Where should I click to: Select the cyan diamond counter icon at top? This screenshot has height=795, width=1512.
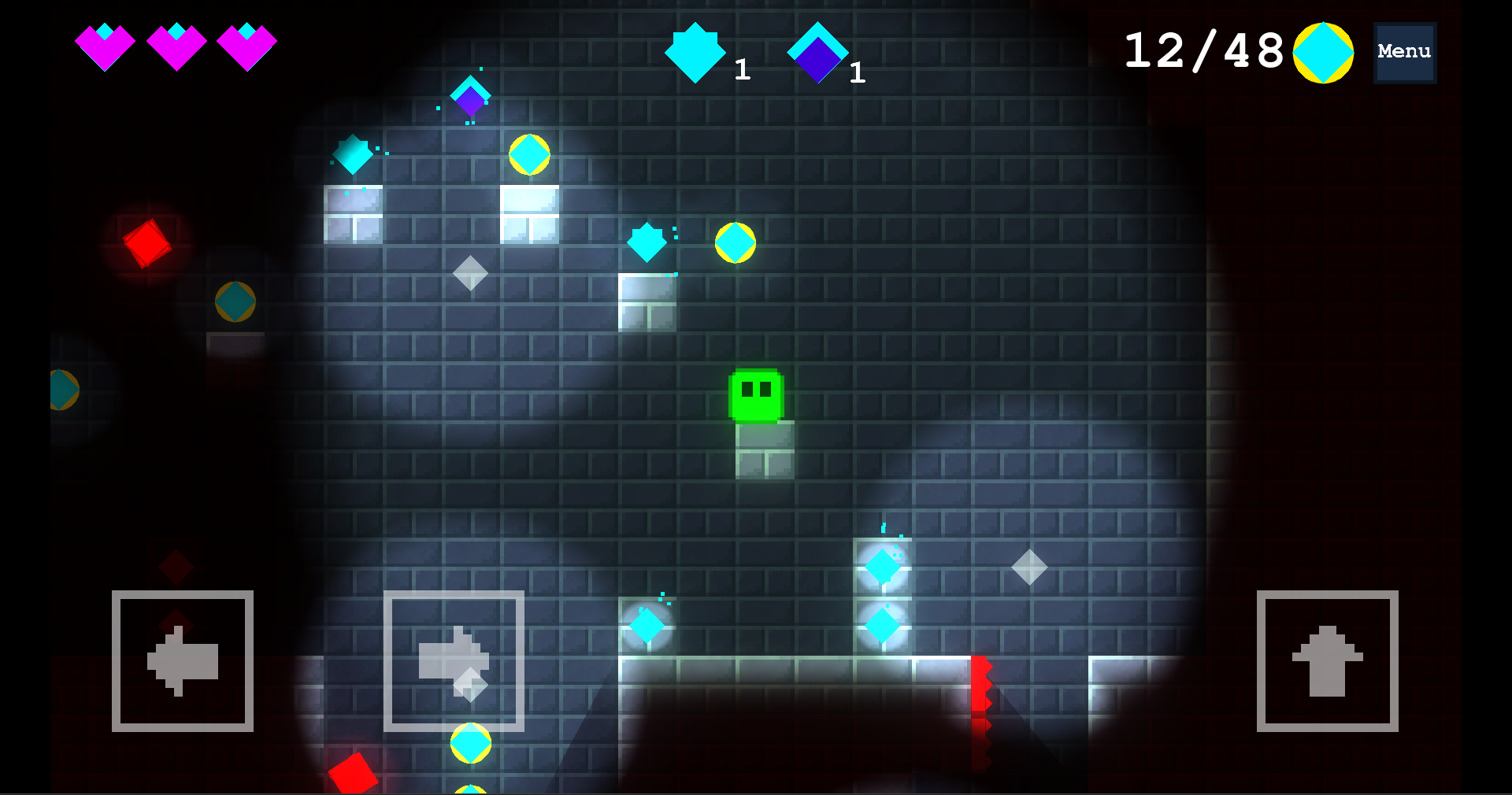pyautogui.click(x=697, y=51)
